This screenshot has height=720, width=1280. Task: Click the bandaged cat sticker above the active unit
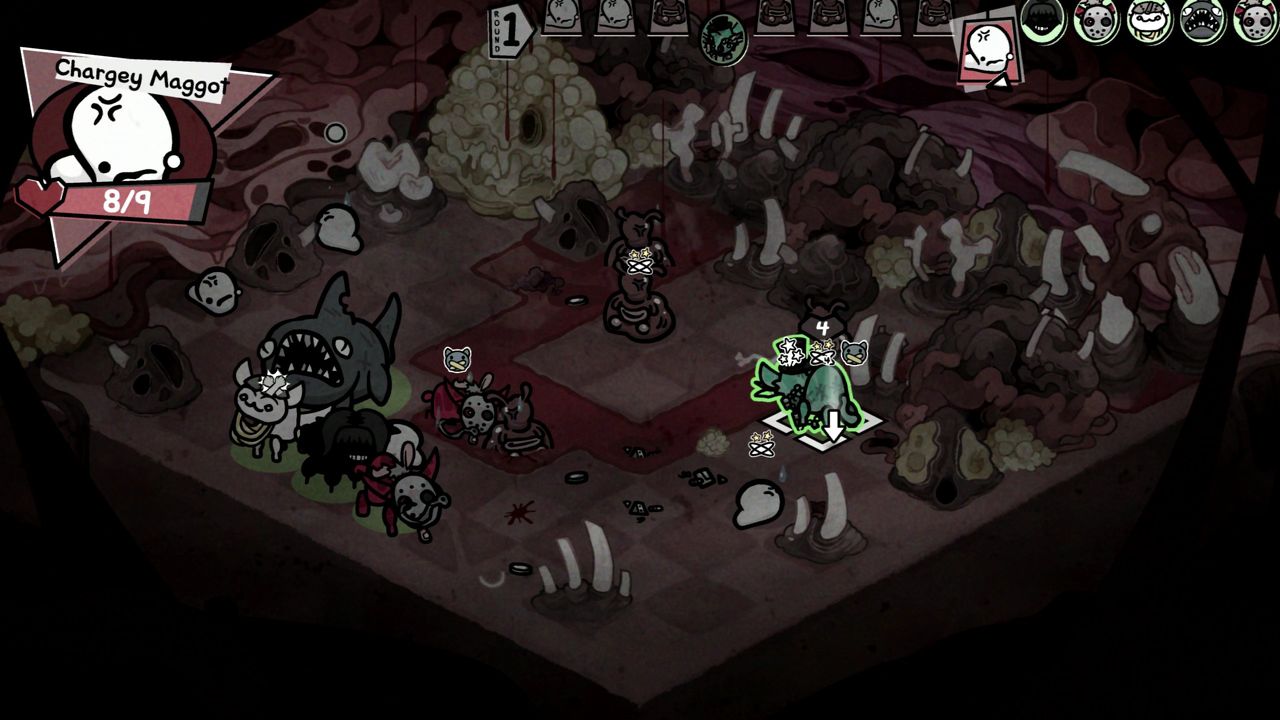pyautogui.click(x=853, y=353)
